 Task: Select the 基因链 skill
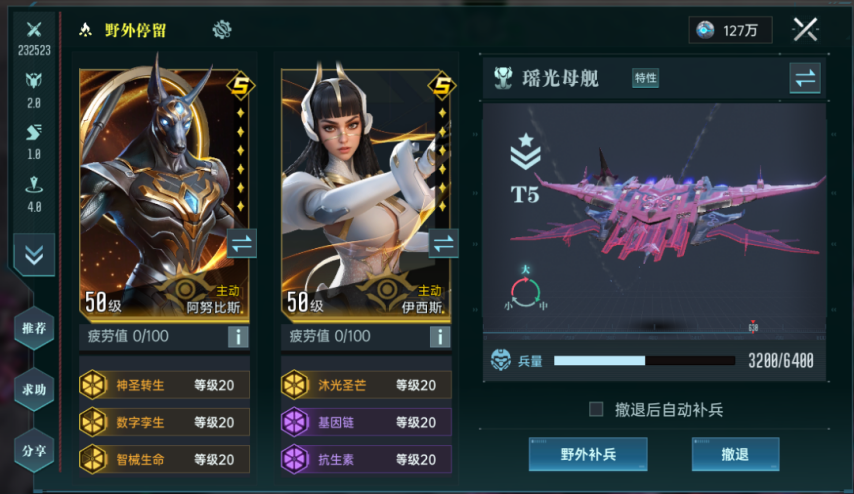point(366,422)
